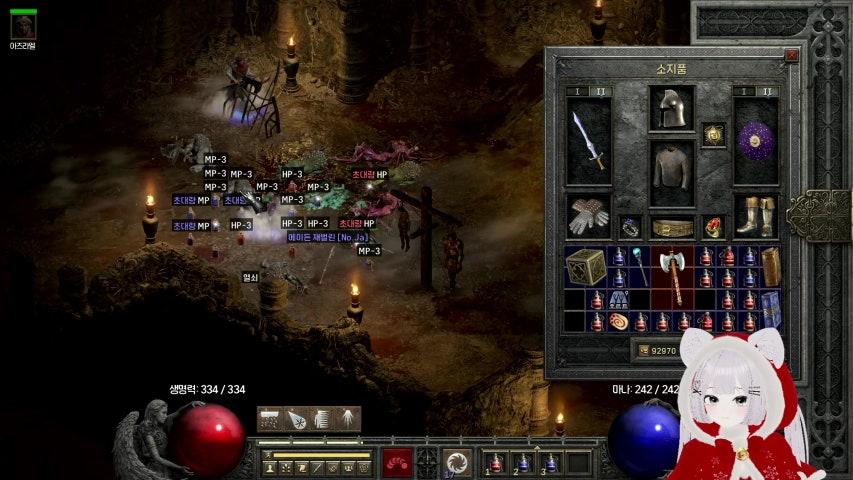Screen dimensions: 853x480
Task: Select the equipped sword in weapon slot
Action: [588, 141]
